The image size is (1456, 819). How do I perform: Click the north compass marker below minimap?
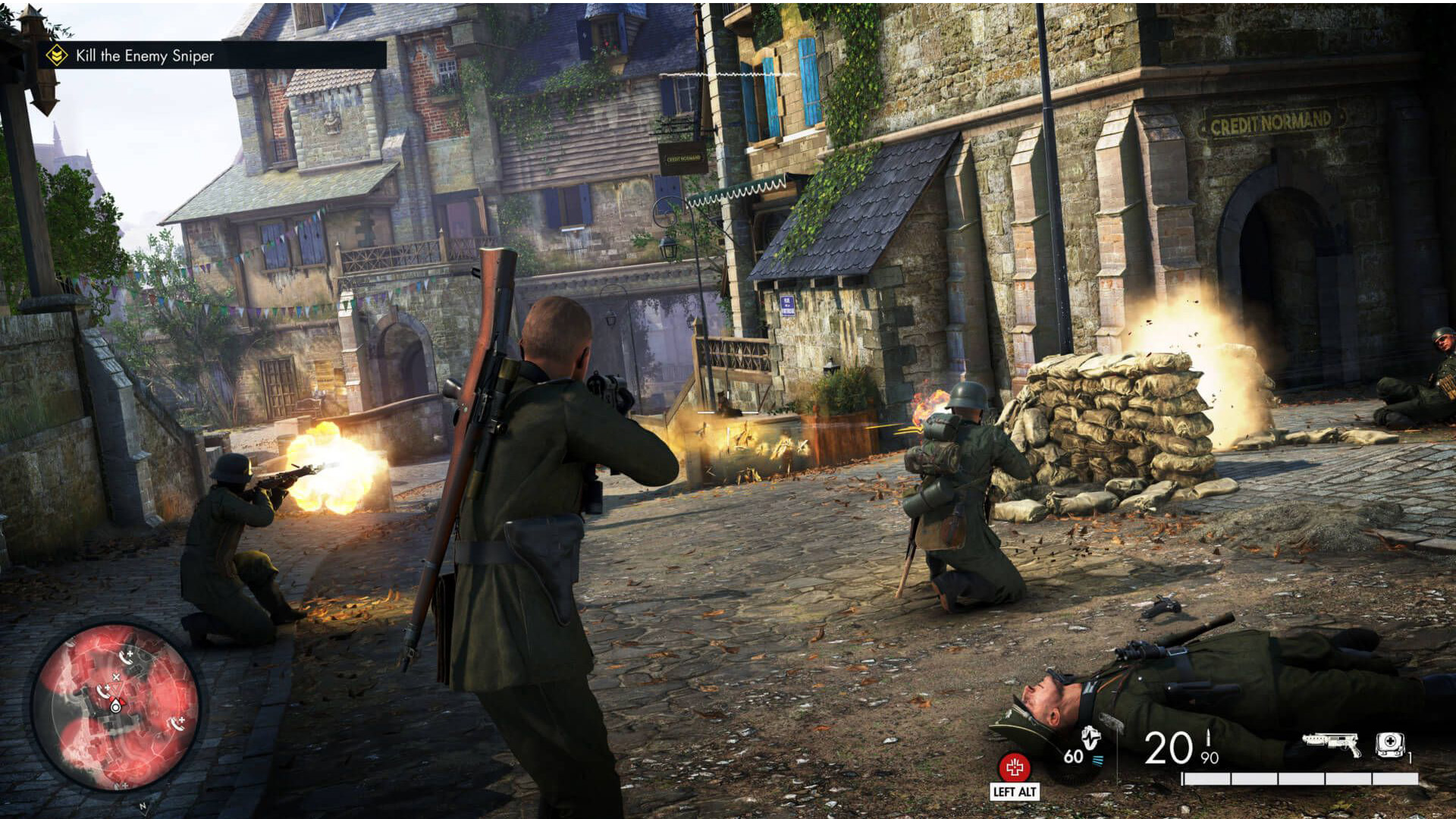click(143, 805)
